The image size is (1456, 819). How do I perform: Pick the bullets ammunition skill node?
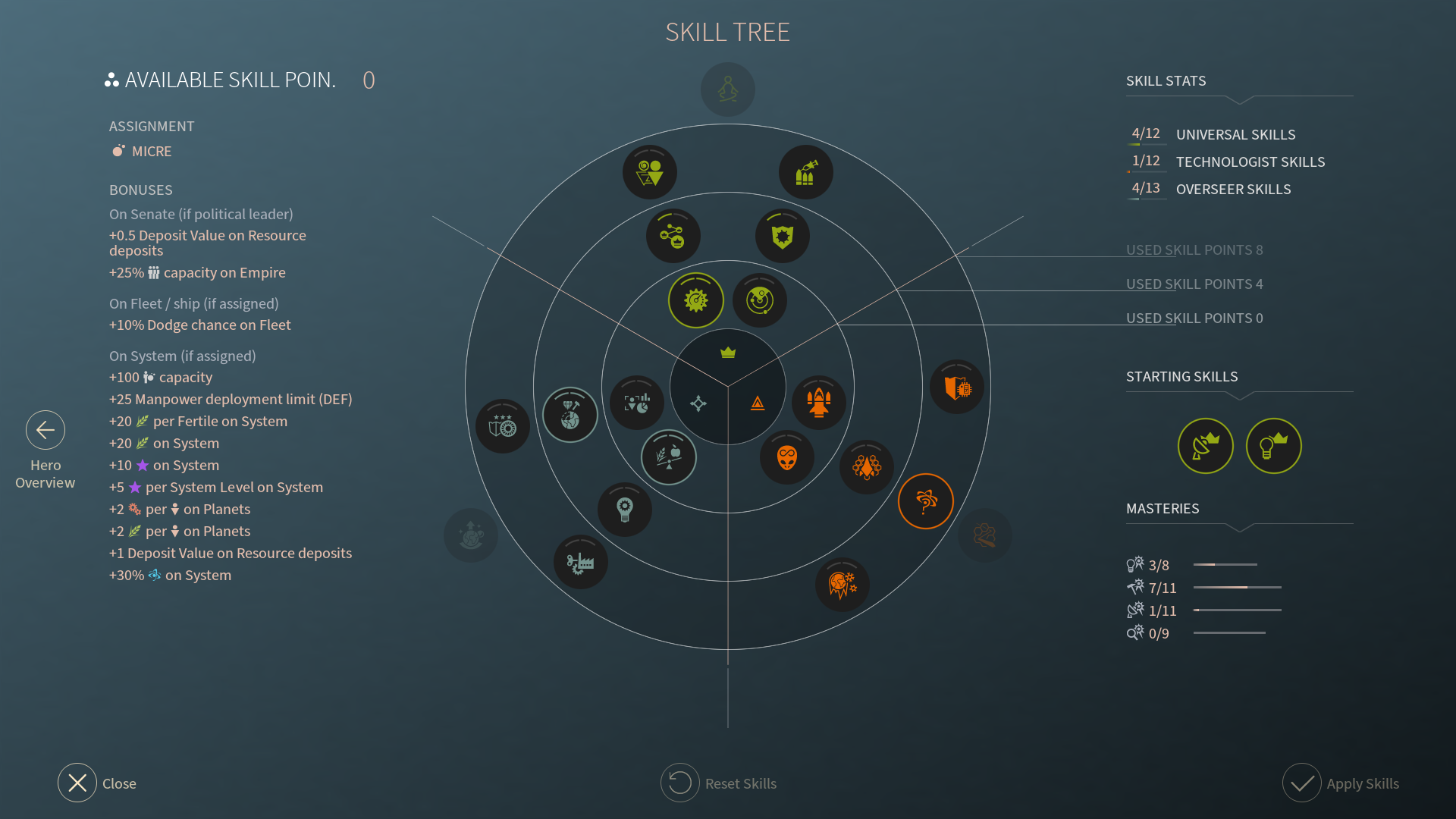805,173
